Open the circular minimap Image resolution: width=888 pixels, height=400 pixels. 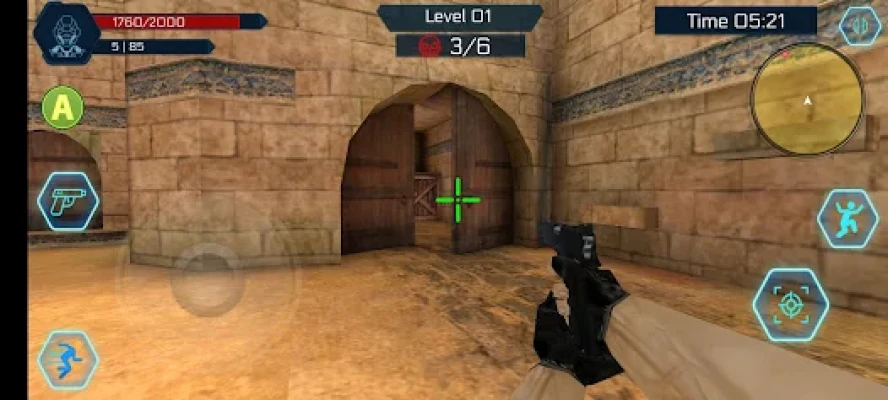pyautogui.click(x=806, y=100)
